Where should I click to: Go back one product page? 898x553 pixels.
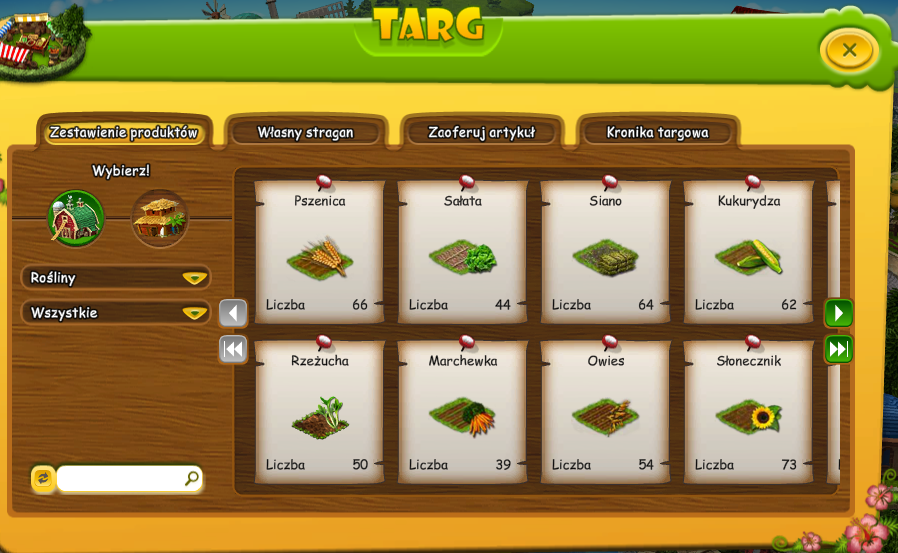(x=233, y=314)
